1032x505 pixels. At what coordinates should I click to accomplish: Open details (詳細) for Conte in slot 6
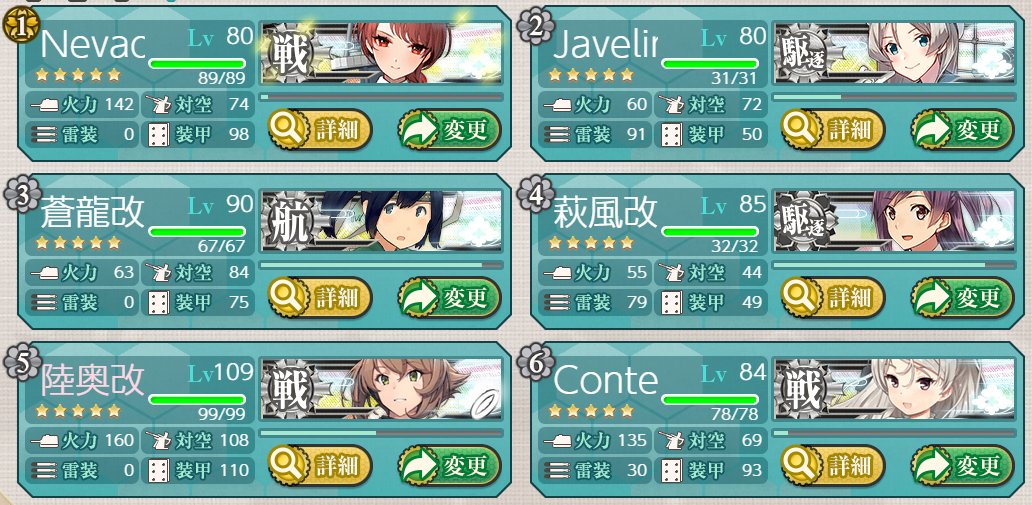pyautogui.click(x=833, y=464)
